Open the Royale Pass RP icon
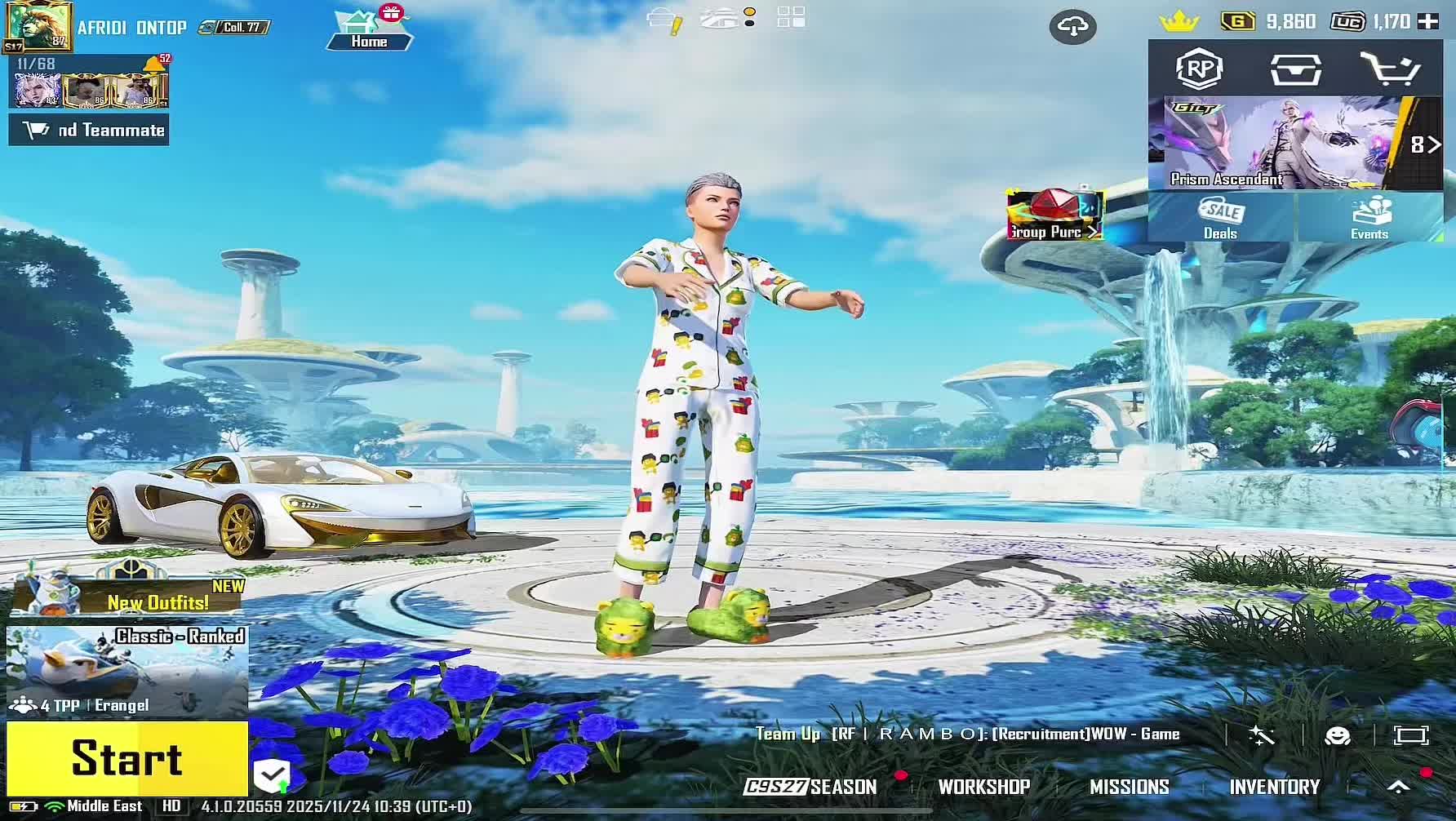 (1199, 69)
